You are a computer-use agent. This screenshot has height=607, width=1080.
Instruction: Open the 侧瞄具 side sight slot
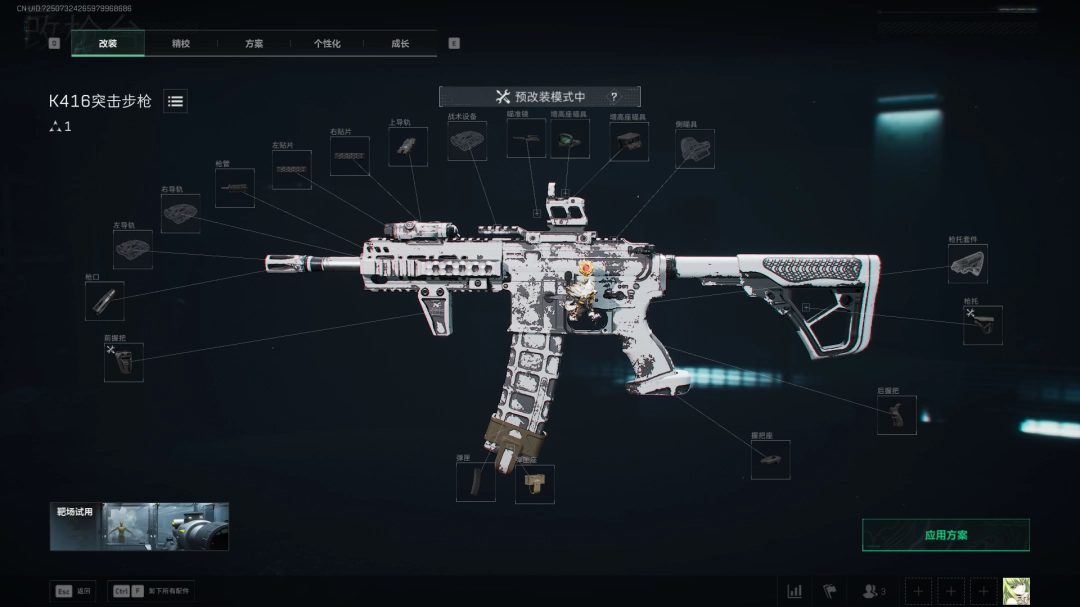695,149
